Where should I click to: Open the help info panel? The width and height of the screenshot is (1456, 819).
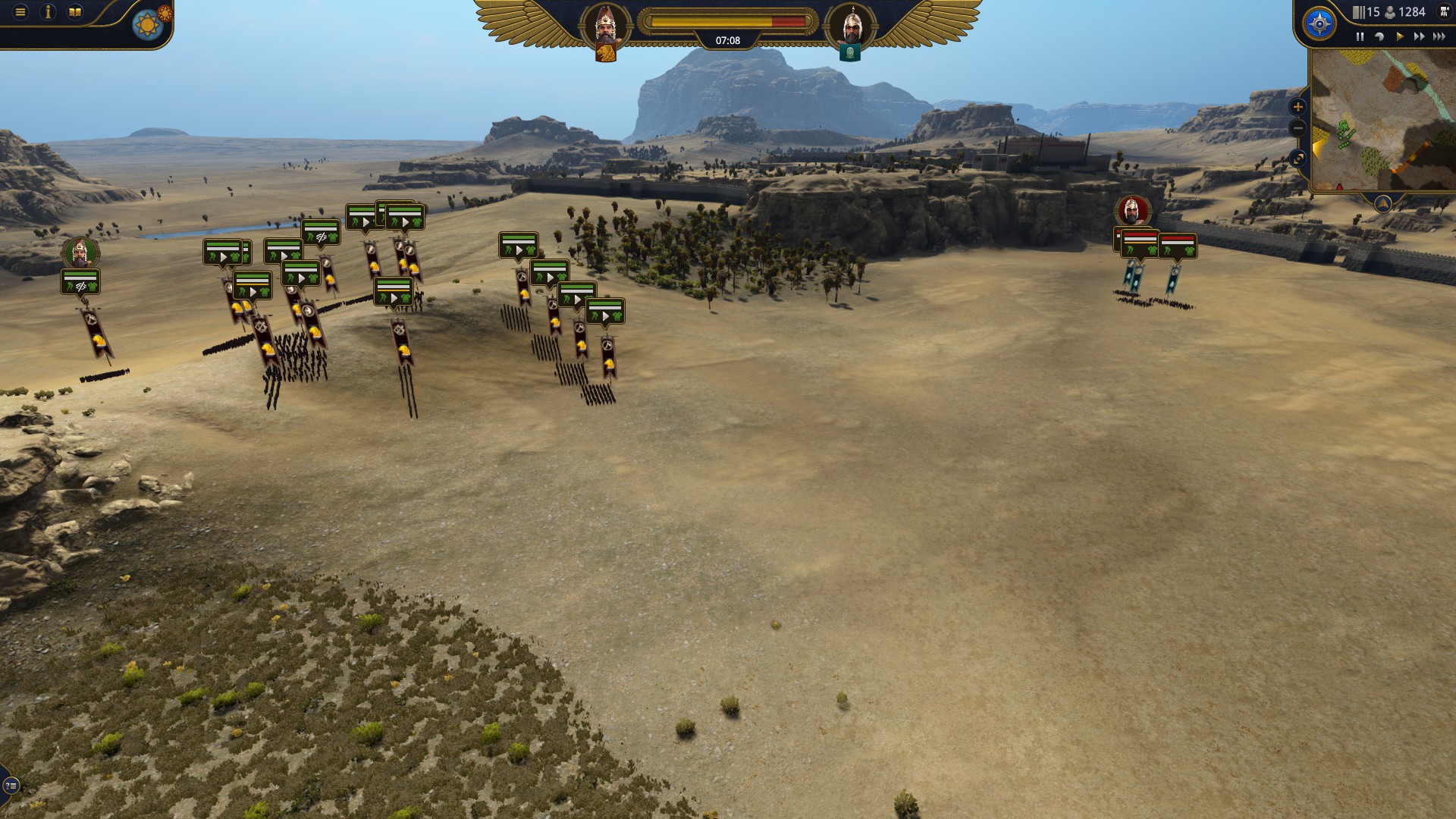[x=48, y=11]
